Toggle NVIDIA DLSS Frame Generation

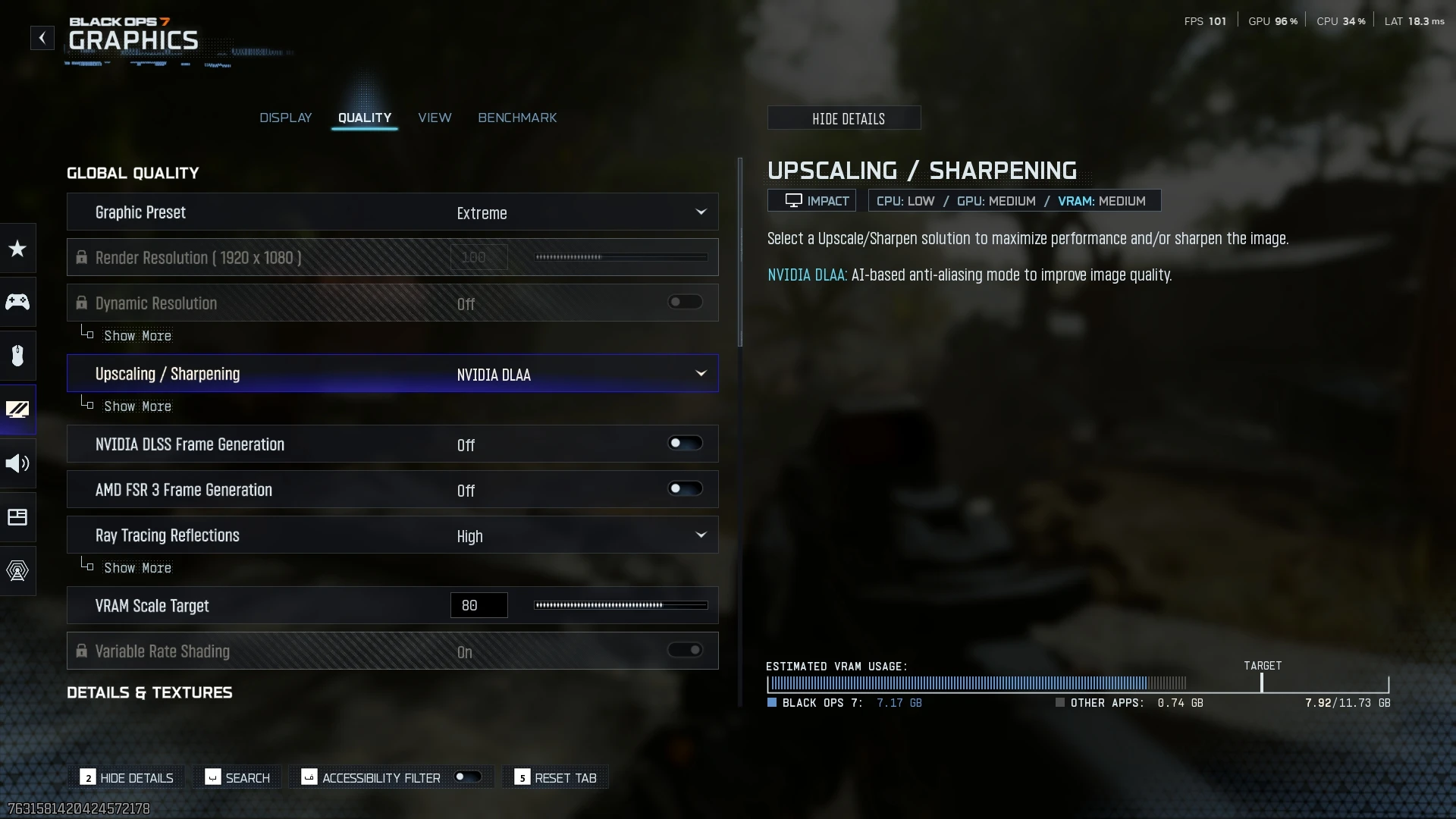click(x=685, y=444)
